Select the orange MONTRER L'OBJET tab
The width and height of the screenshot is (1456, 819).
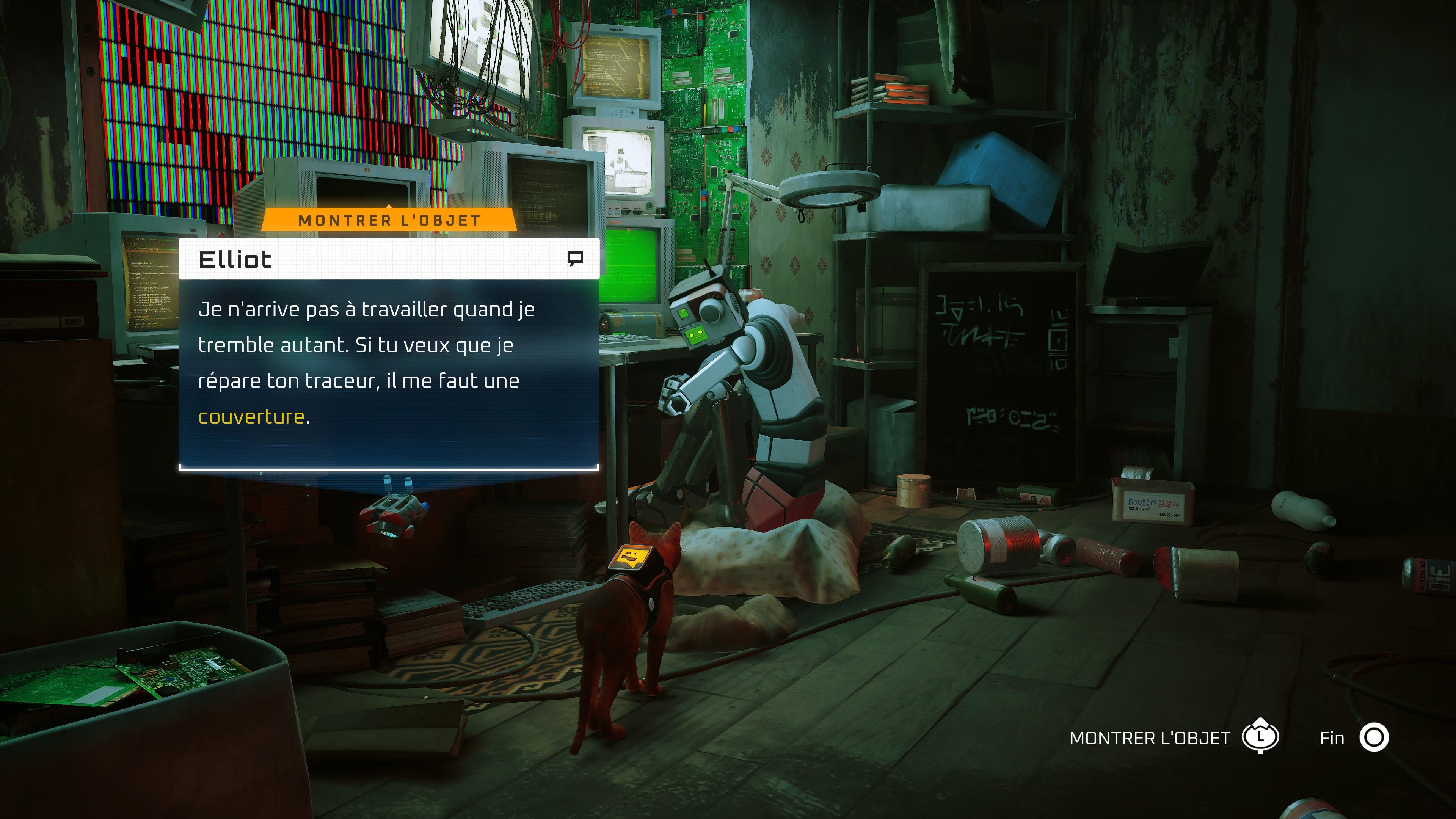389,220
